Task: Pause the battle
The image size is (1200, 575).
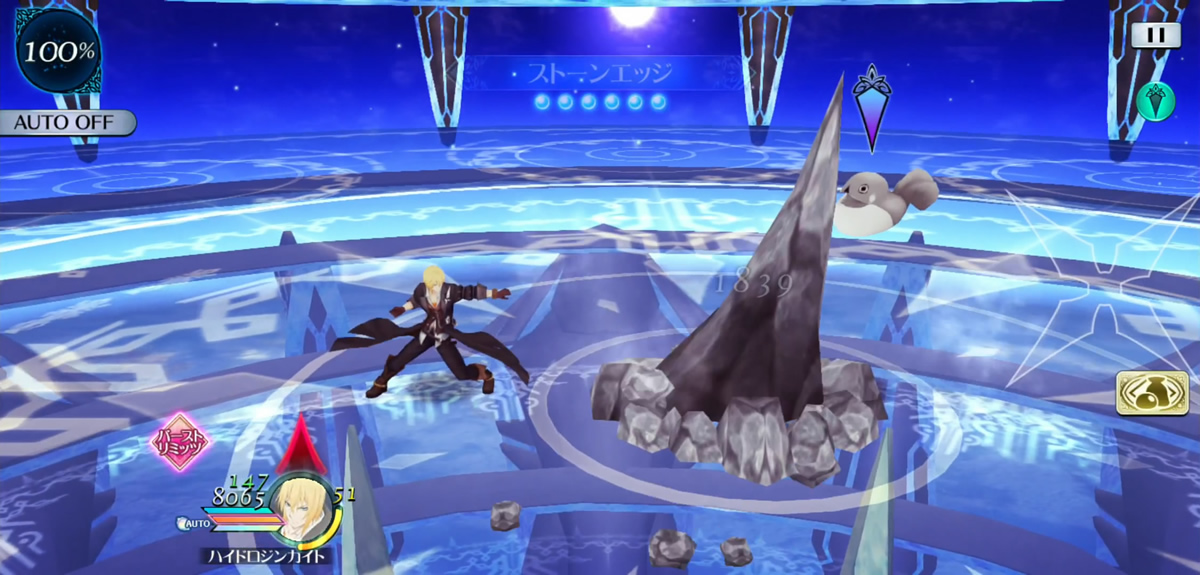Action: (1156, 35)
